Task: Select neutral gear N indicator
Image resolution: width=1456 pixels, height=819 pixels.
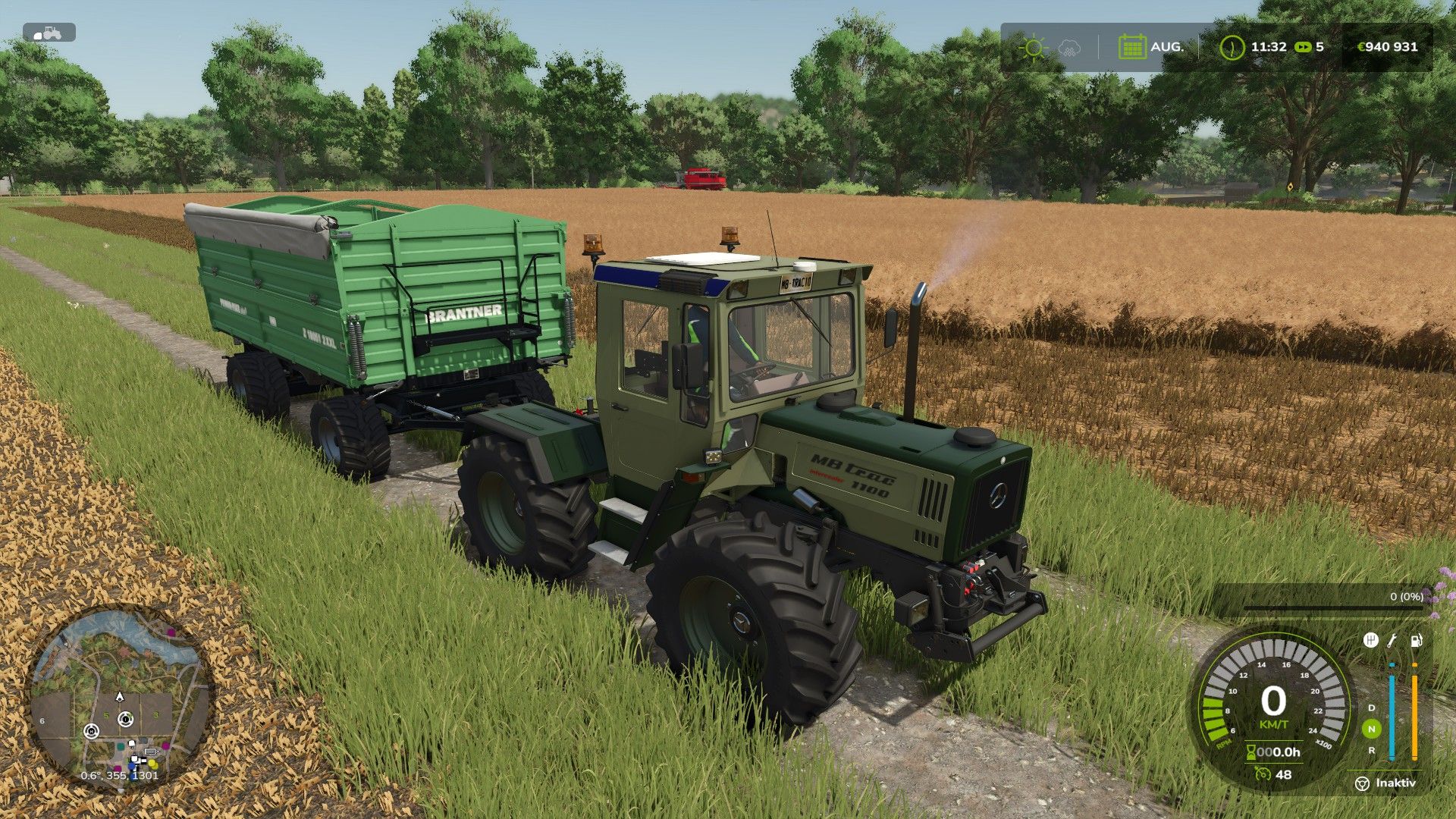Action: click(1371, 730)
